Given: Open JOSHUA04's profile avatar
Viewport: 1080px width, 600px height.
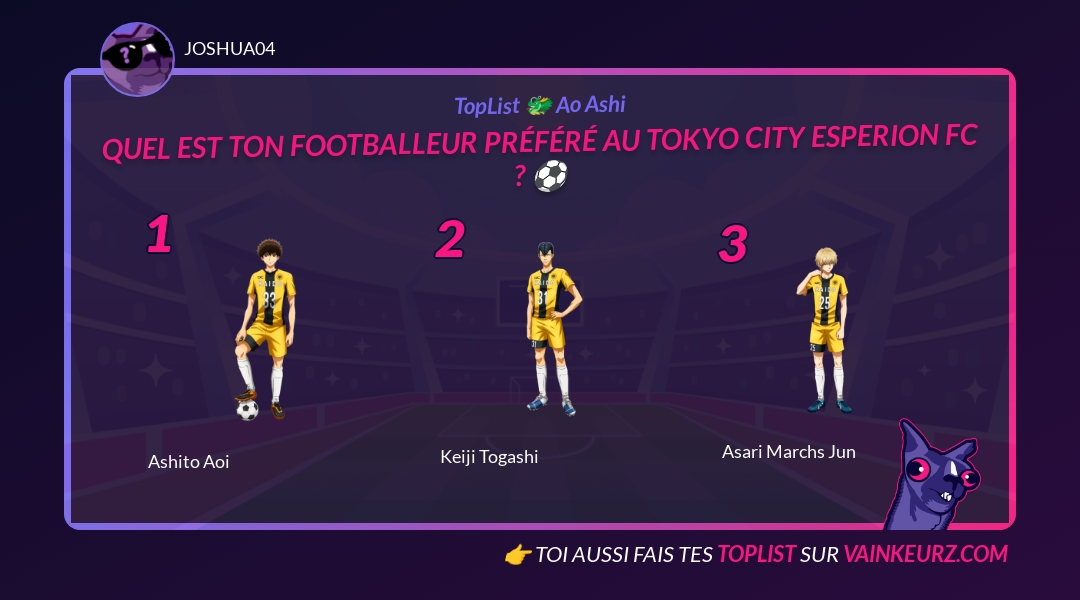Looking at the screenshot, I should pos(137,59).
